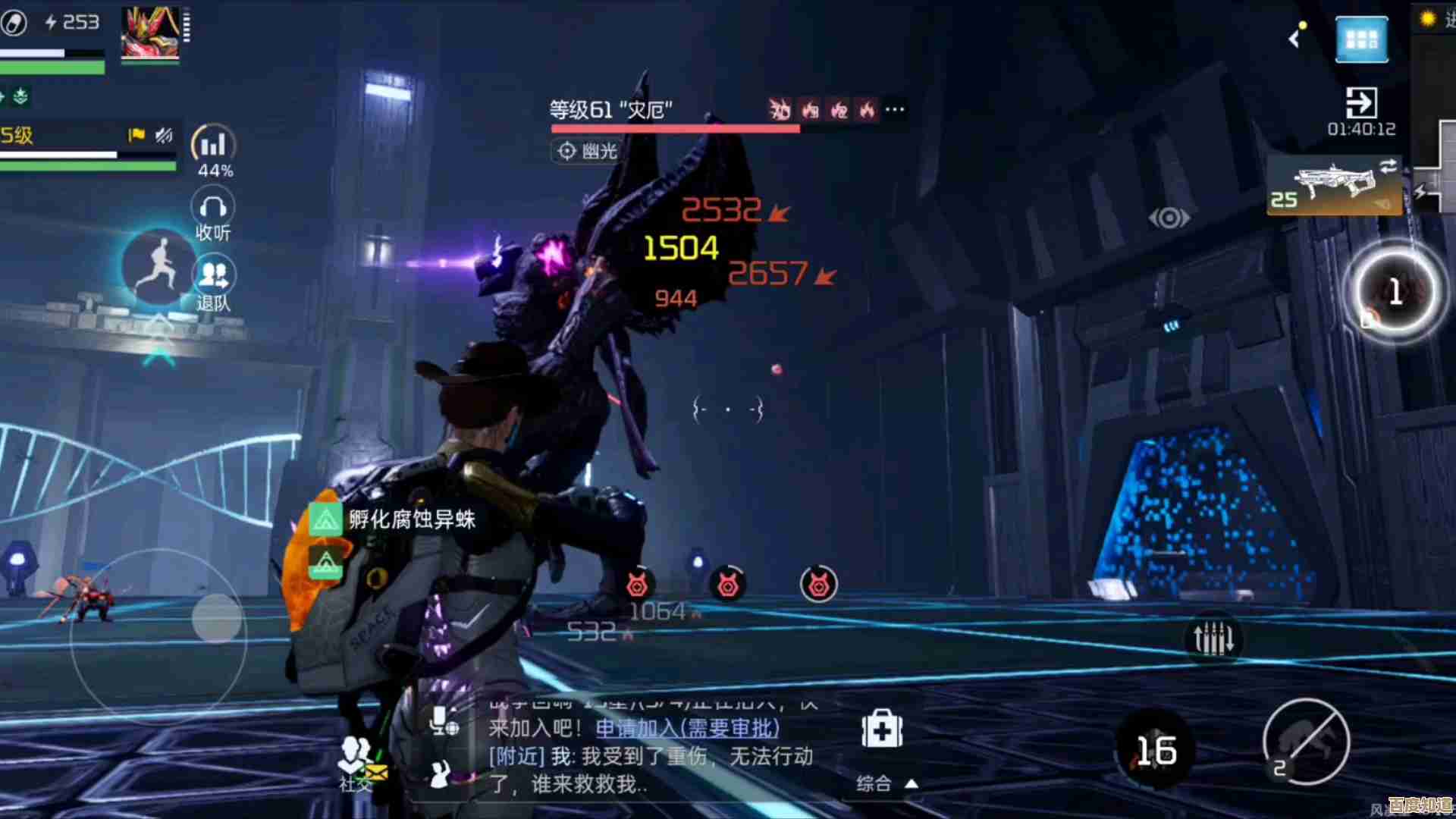Toggle the crouch stance button

pyautogui.click(x=1306, y=742)
